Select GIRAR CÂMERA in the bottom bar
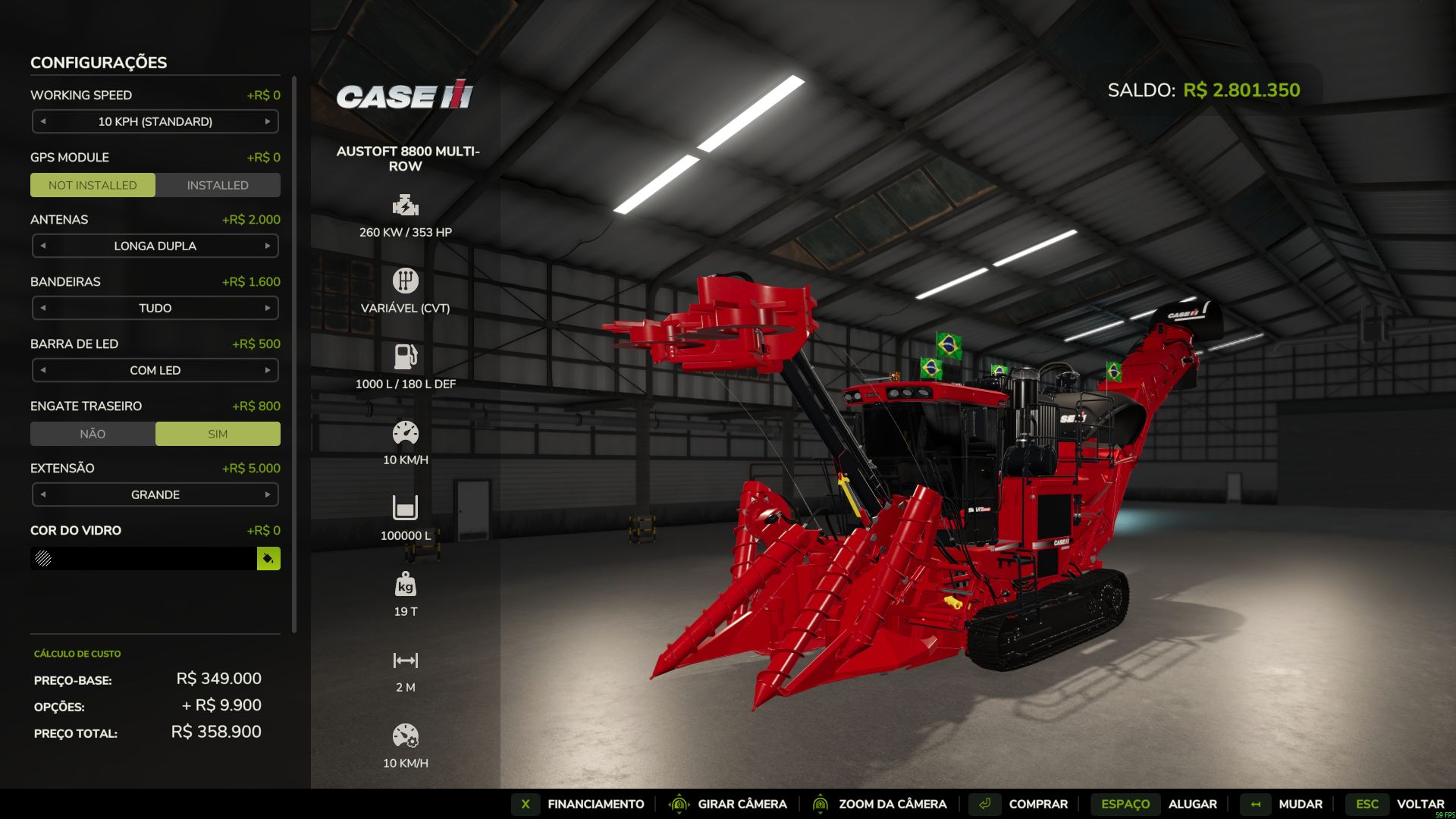The width and height of the screenshot is (1456, 819). coord(742,804)
